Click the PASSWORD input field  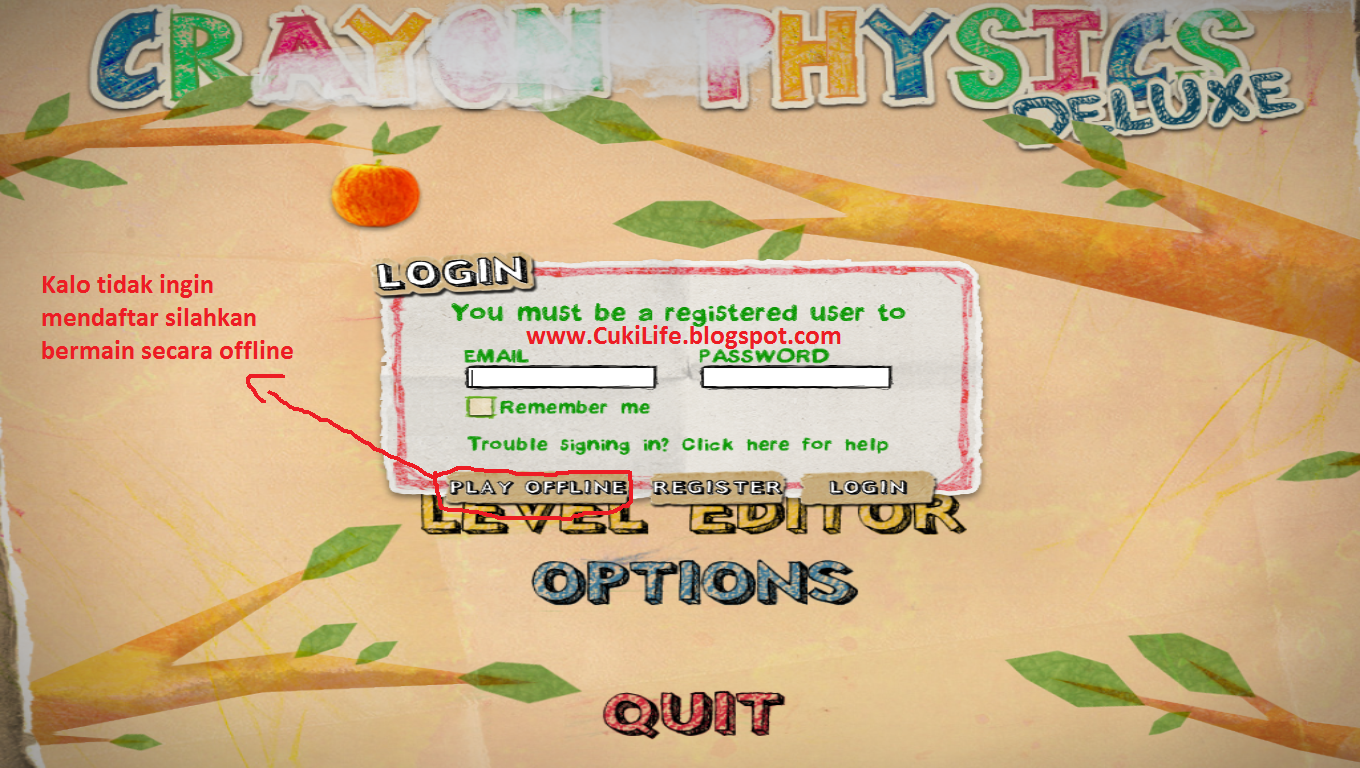(797, 377)
